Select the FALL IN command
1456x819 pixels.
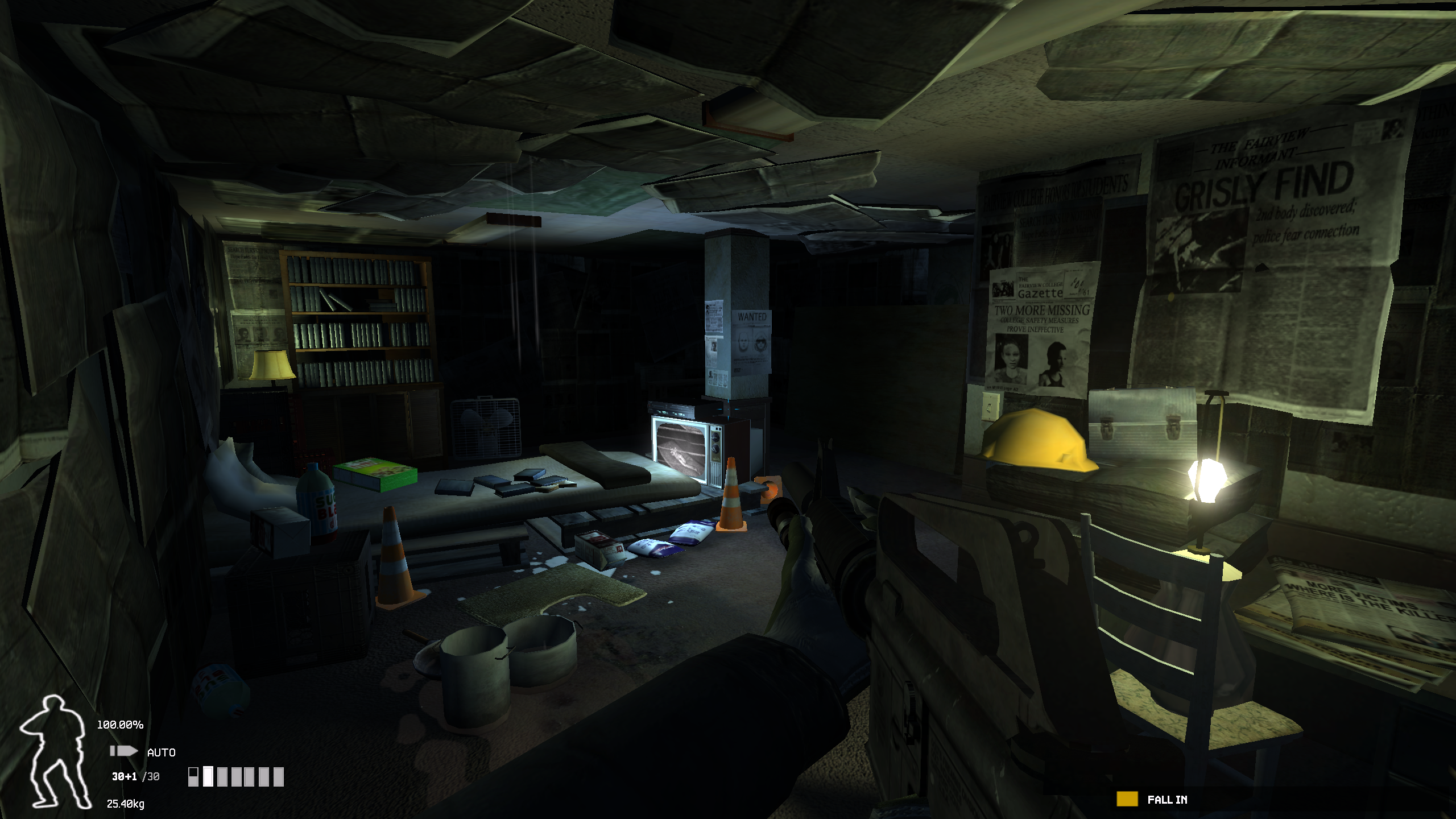1167,800
